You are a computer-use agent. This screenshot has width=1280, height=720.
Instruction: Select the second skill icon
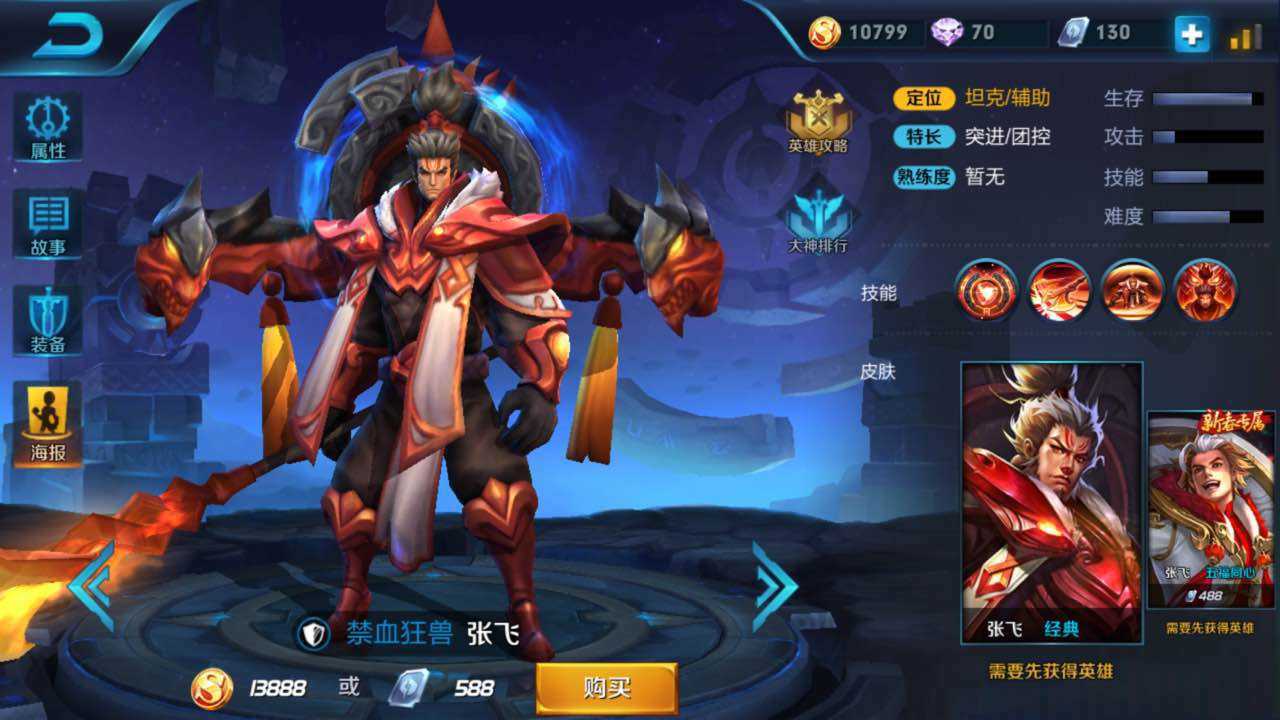coord(1059,291)
